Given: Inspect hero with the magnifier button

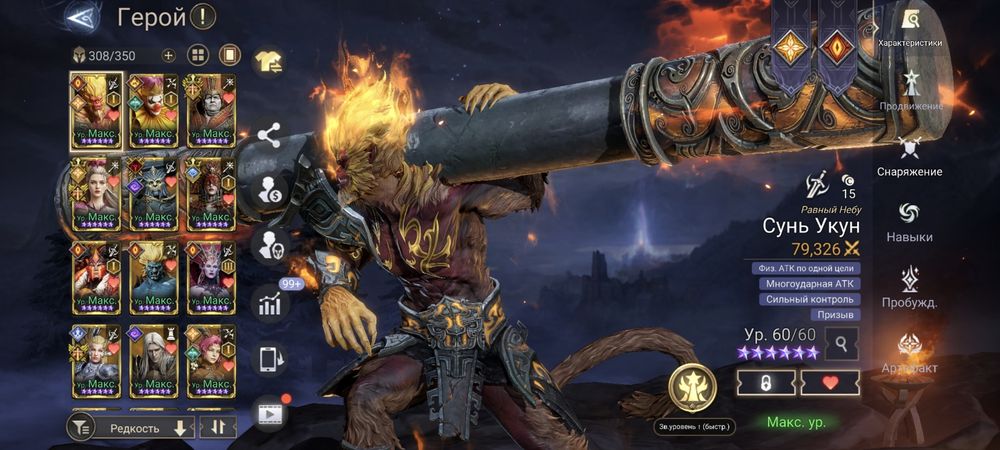Looking at the screenshot, I should pyautogui.click(x=843, y=344).
